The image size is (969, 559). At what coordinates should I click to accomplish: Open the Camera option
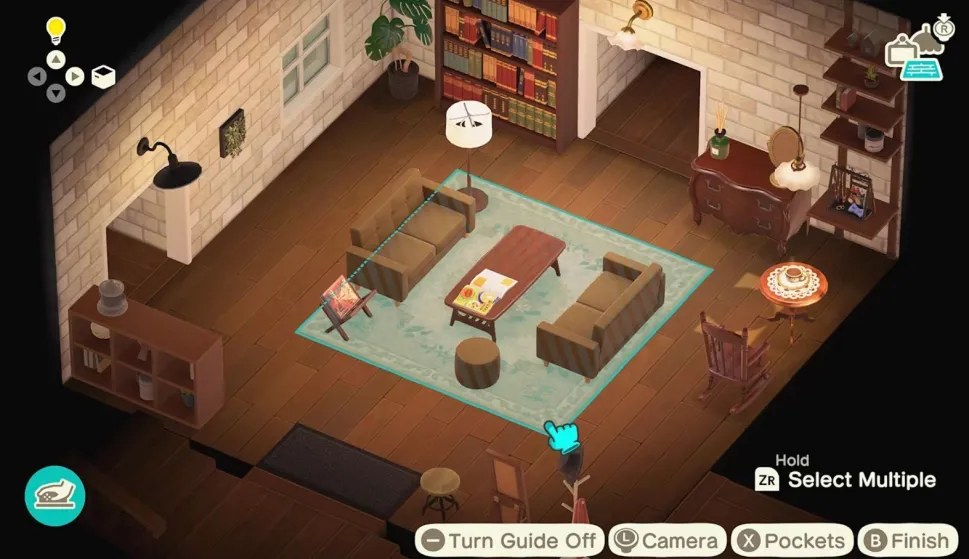pyautogui.click(x=667, y=541)
